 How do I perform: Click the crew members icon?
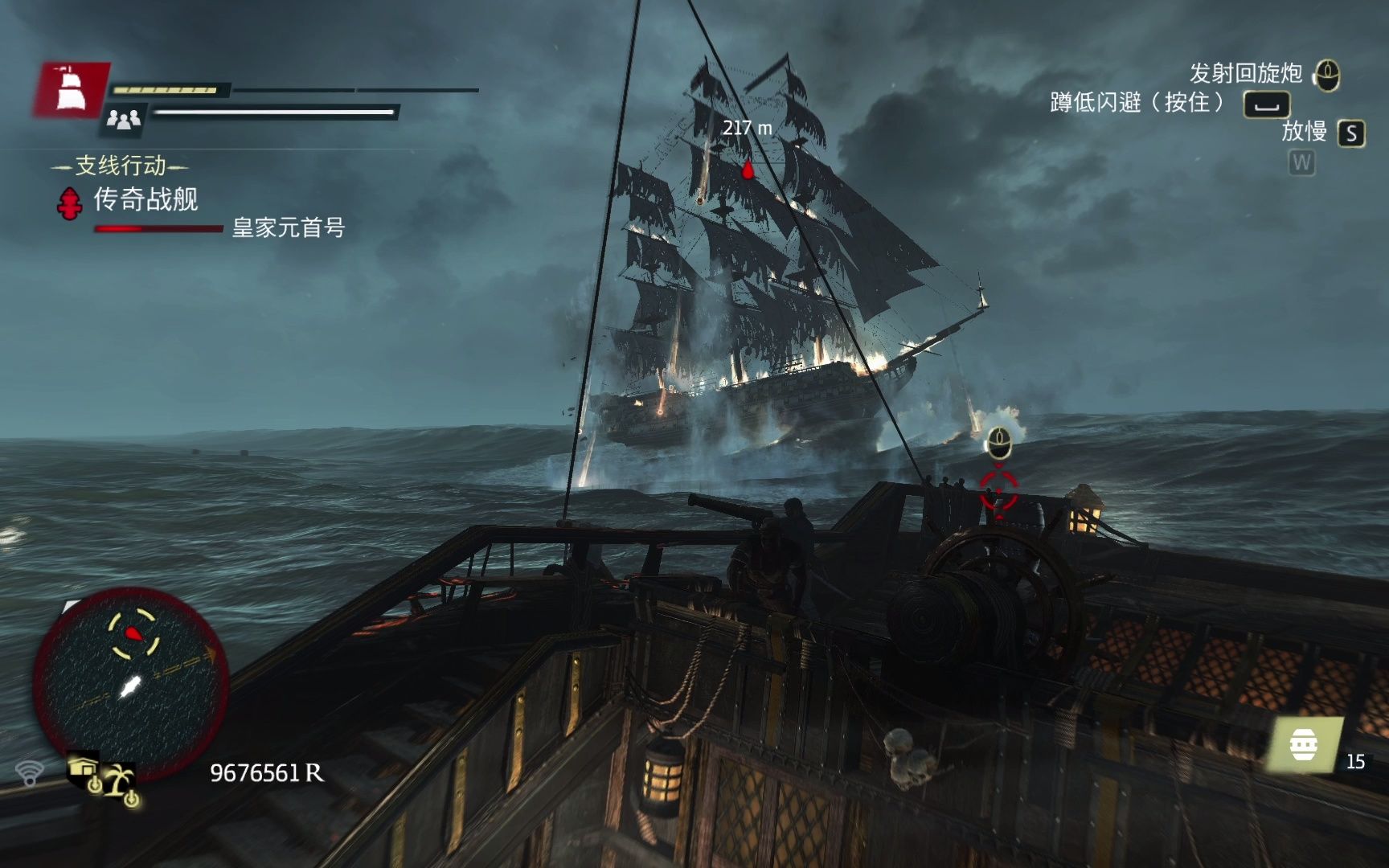(124, 120)
